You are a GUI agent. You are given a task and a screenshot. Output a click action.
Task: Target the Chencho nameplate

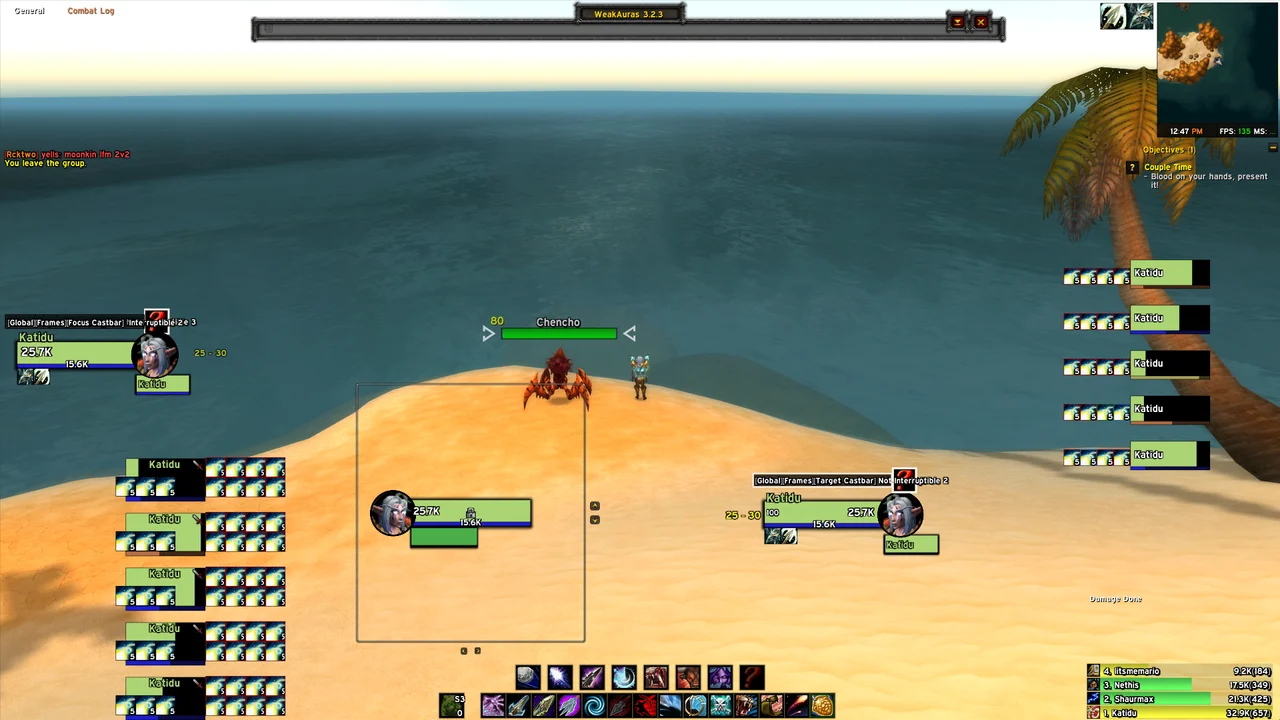(558, 333)
